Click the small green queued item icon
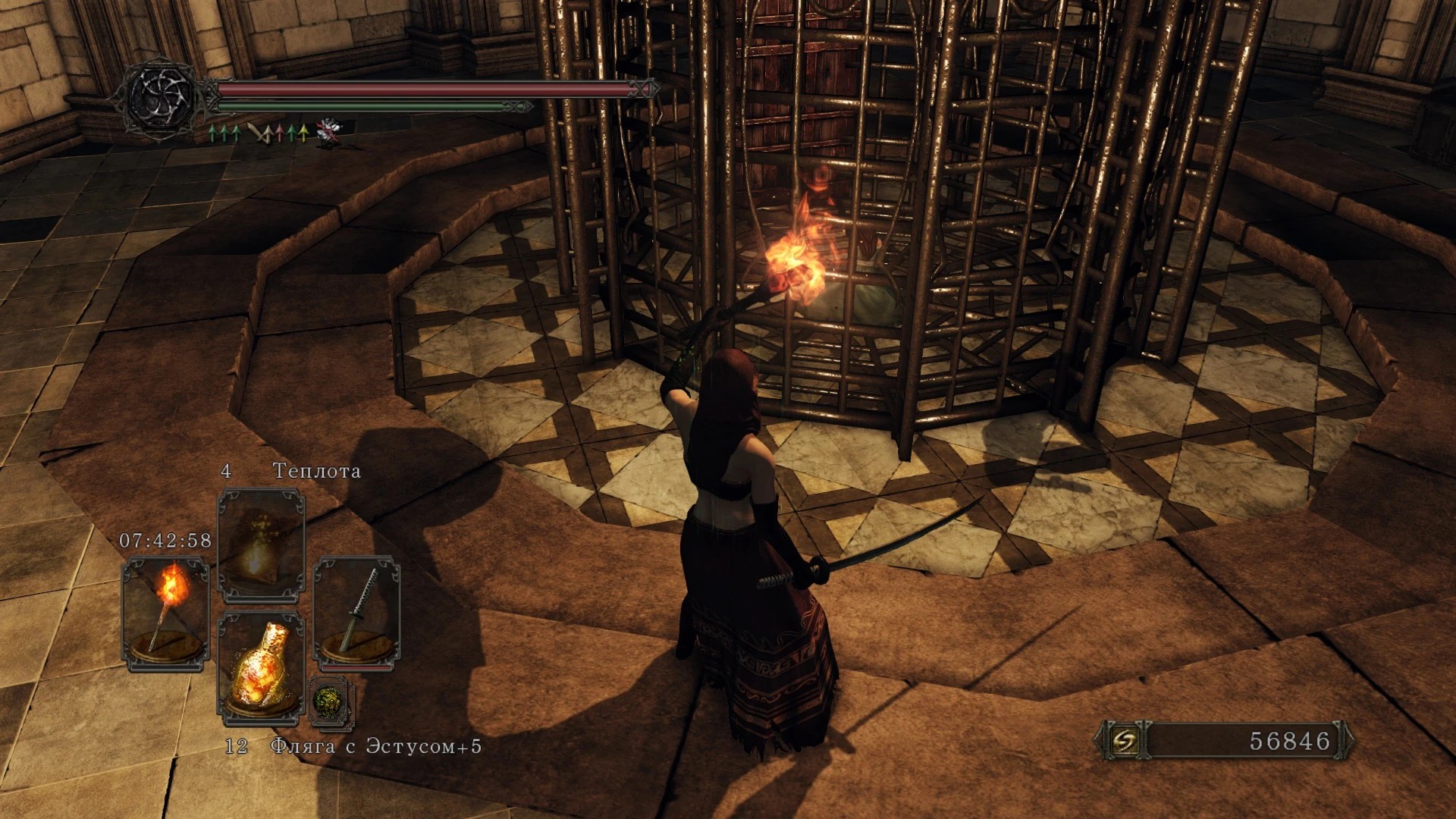The height and width of the screenshot is (819, 1456). 331,701
